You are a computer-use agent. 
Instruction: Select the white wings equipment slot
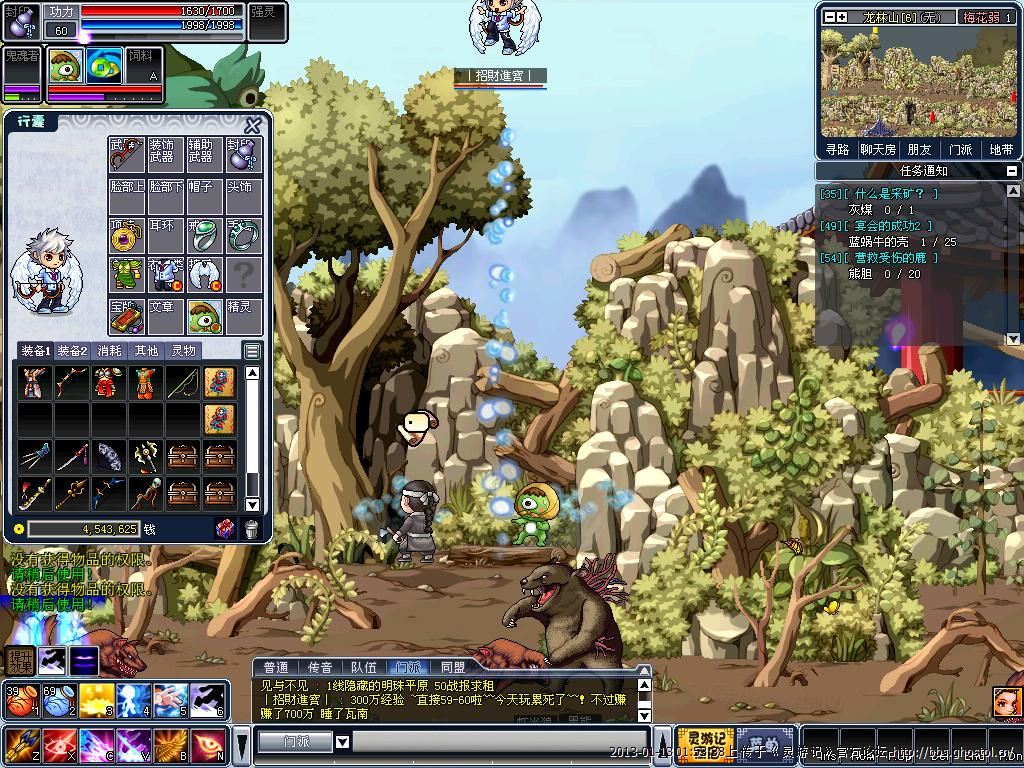204,273
